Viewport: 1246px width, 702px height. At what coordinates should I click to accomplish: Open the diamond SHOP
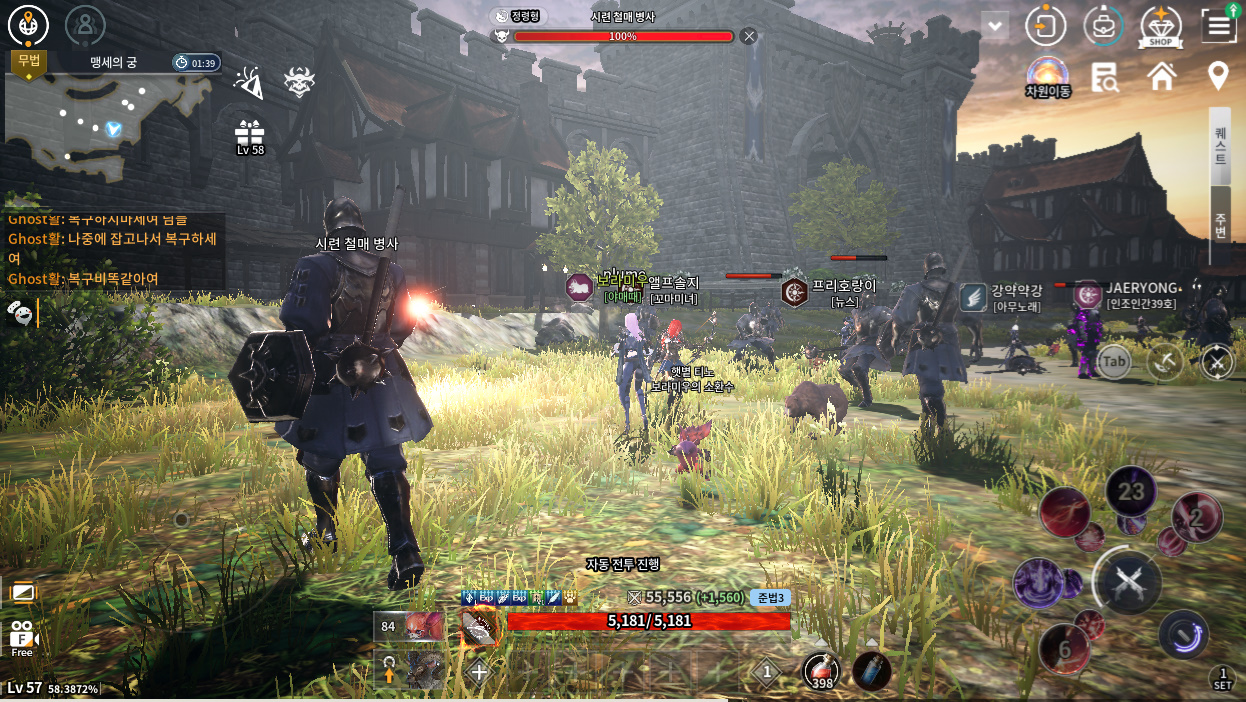pos(1161,27)
